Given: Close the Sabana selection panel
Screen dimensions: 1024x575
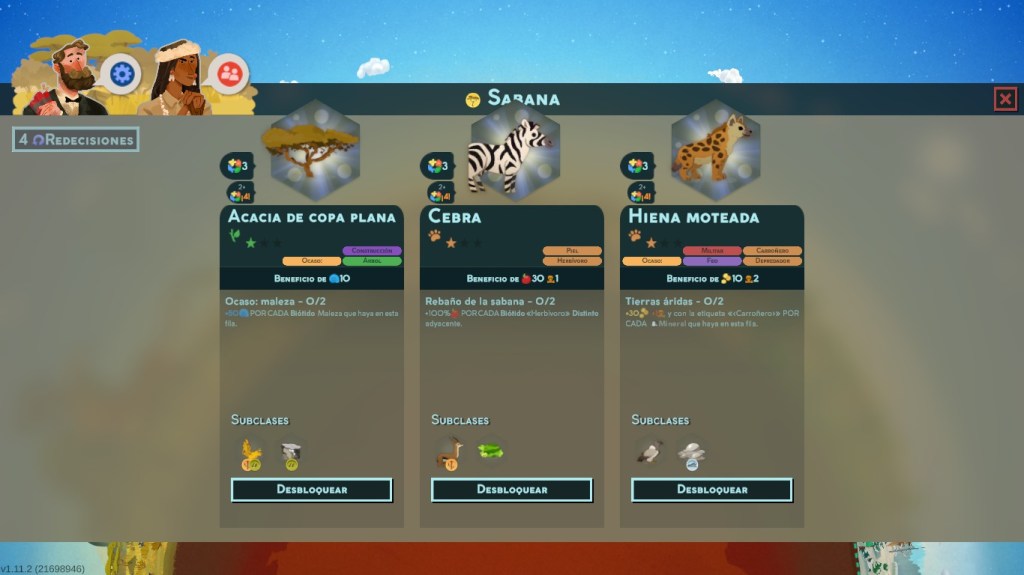Looking at the screenshot, I should coord(1005,98).
